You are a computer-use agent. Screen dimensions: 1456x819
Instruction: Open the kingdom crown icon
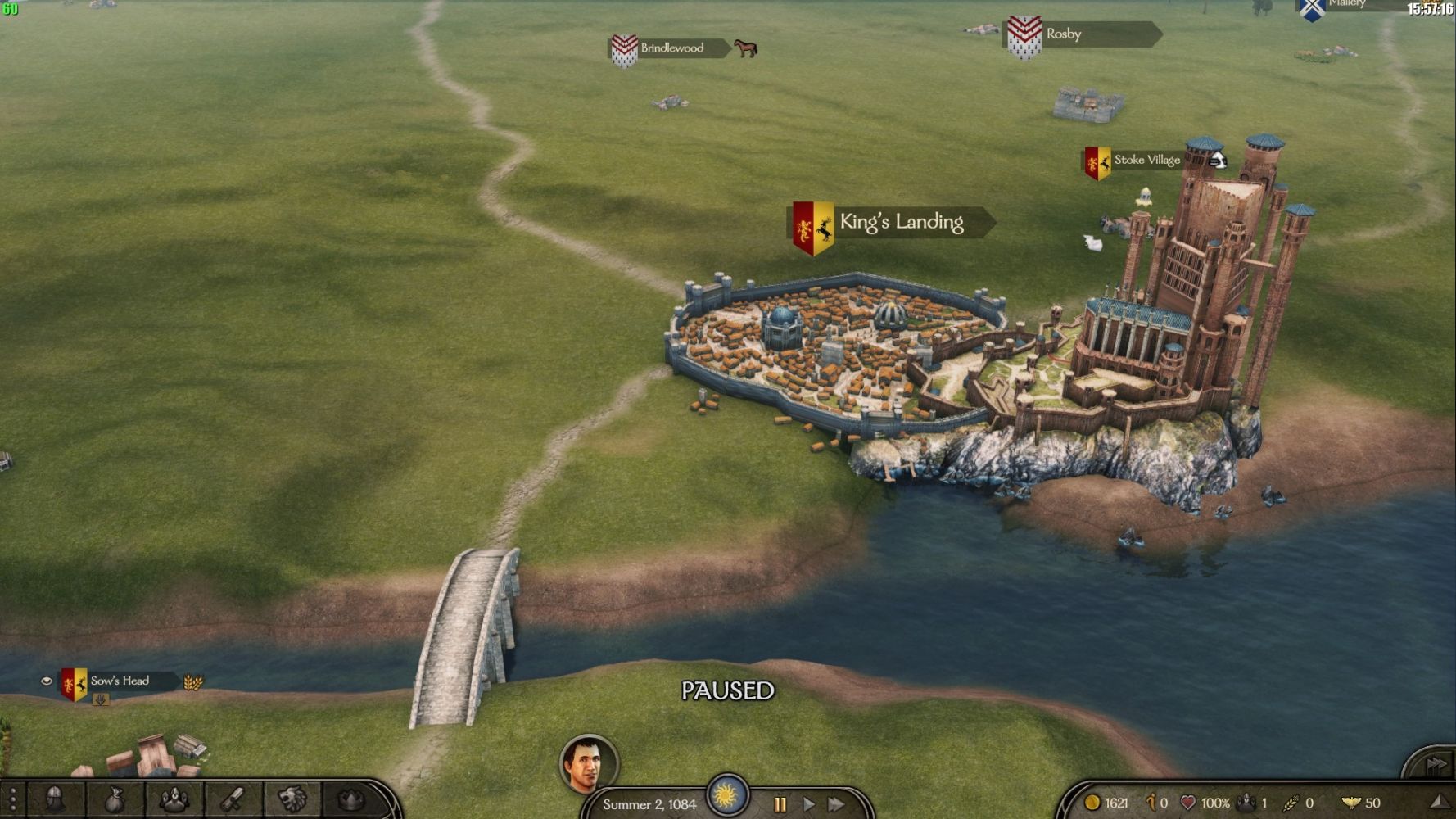tap(351, 799)
